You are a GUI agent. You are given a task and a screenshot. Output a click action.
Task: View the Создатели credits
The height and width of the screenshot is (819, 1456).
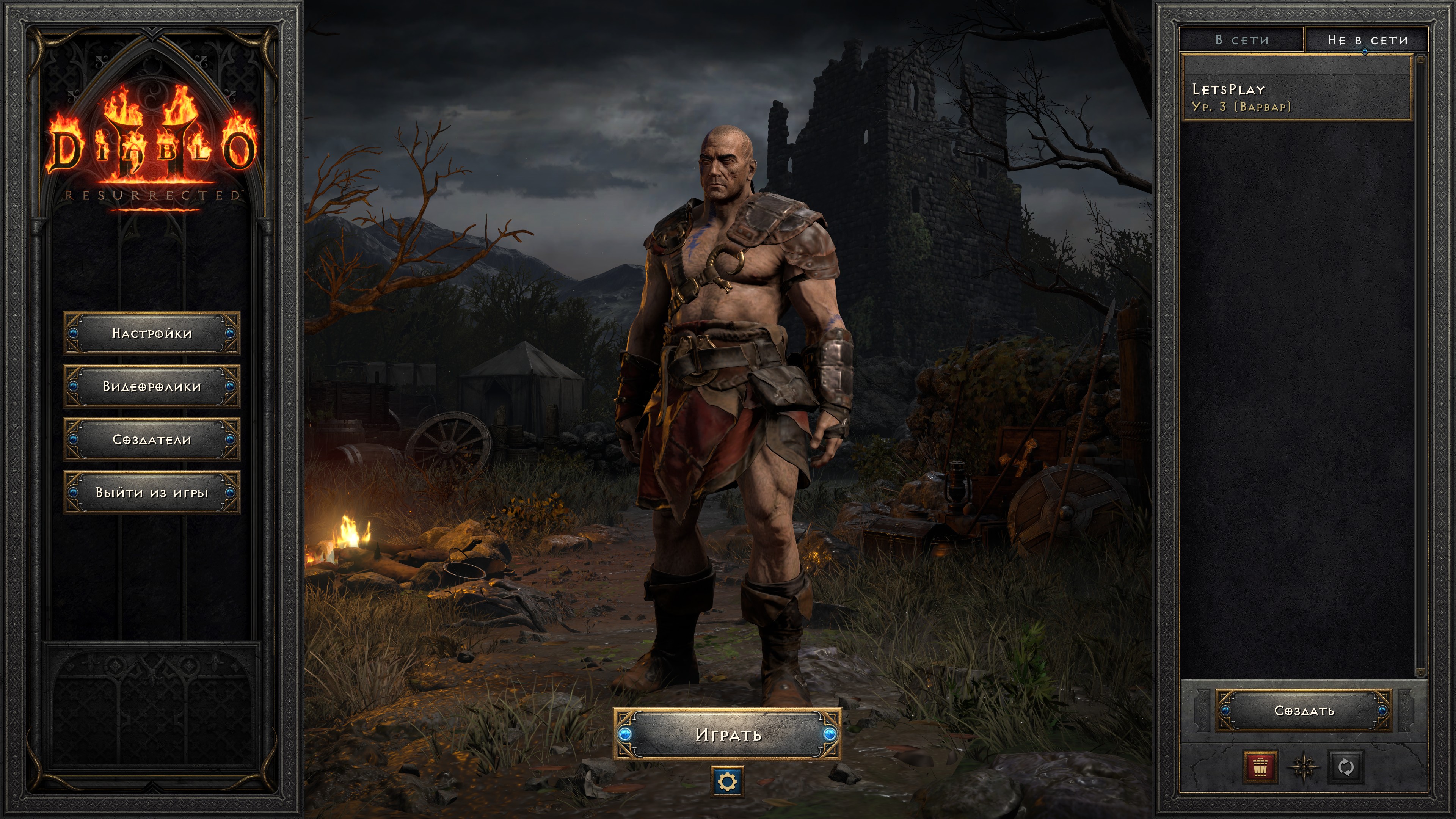click(x=152, y=439)
